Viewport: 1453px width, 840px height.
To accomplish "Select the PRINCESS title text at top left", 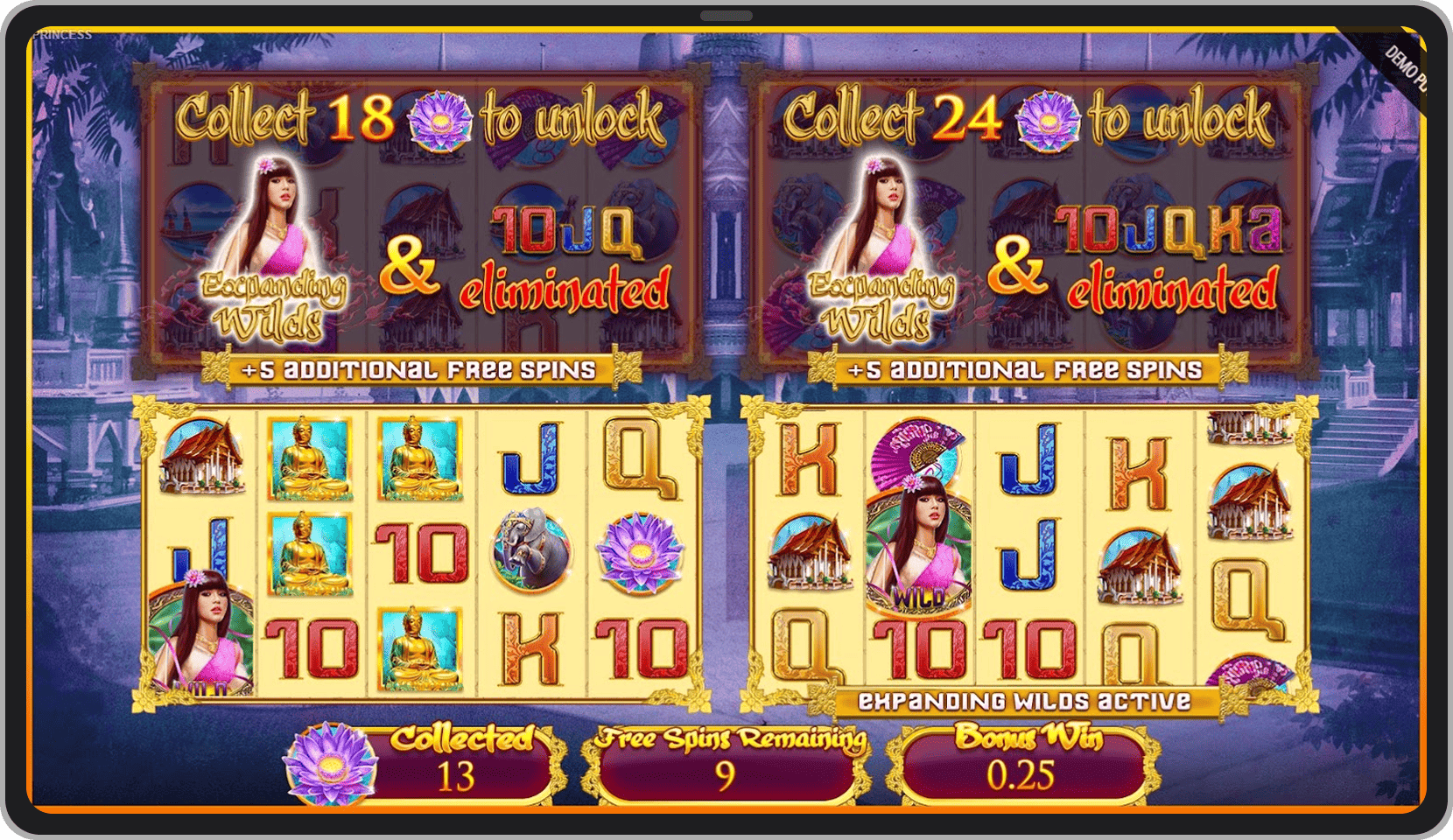I will coord(62,35).
